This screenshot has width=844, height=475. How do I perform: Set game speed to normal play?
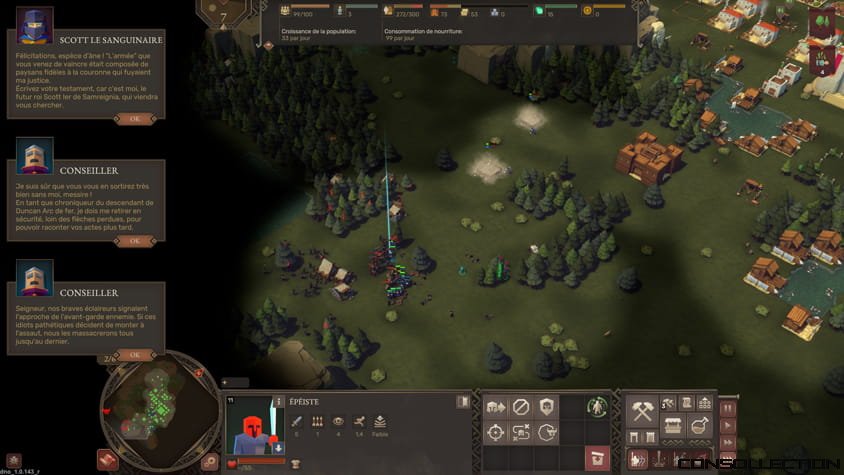(727, 425)
